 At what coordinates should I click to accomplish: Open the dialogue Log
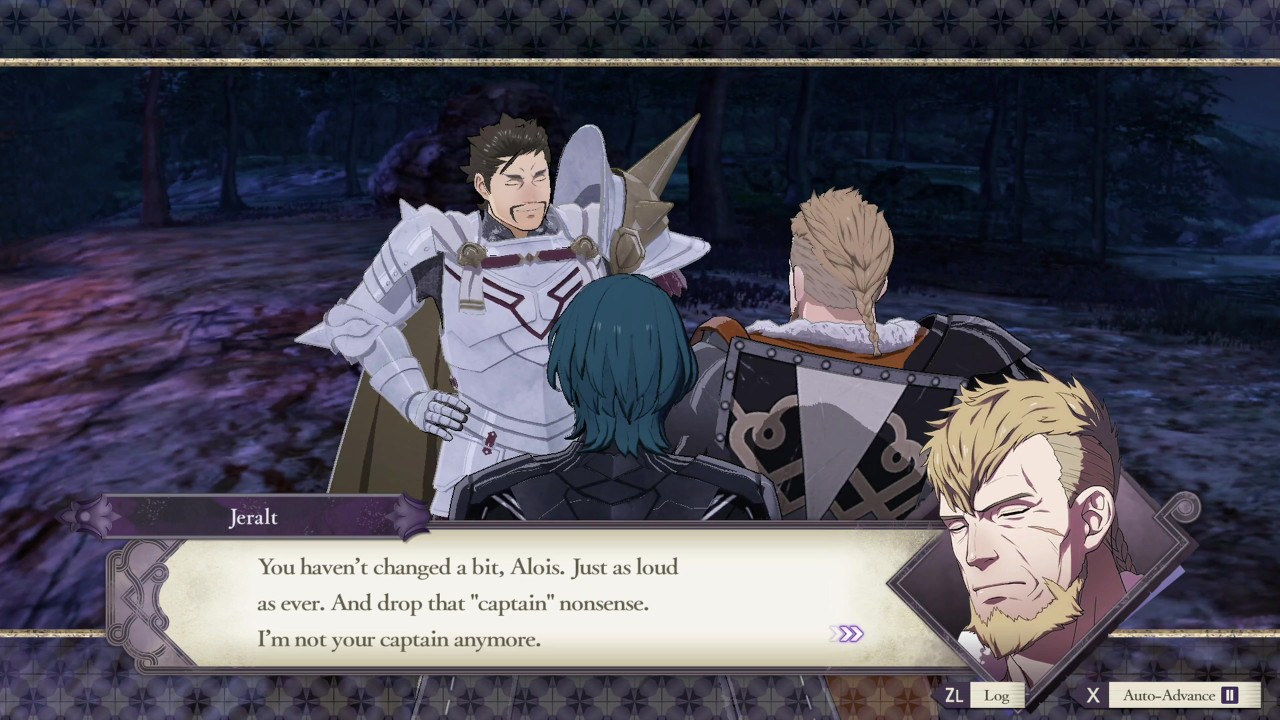[x=995, y=695]
